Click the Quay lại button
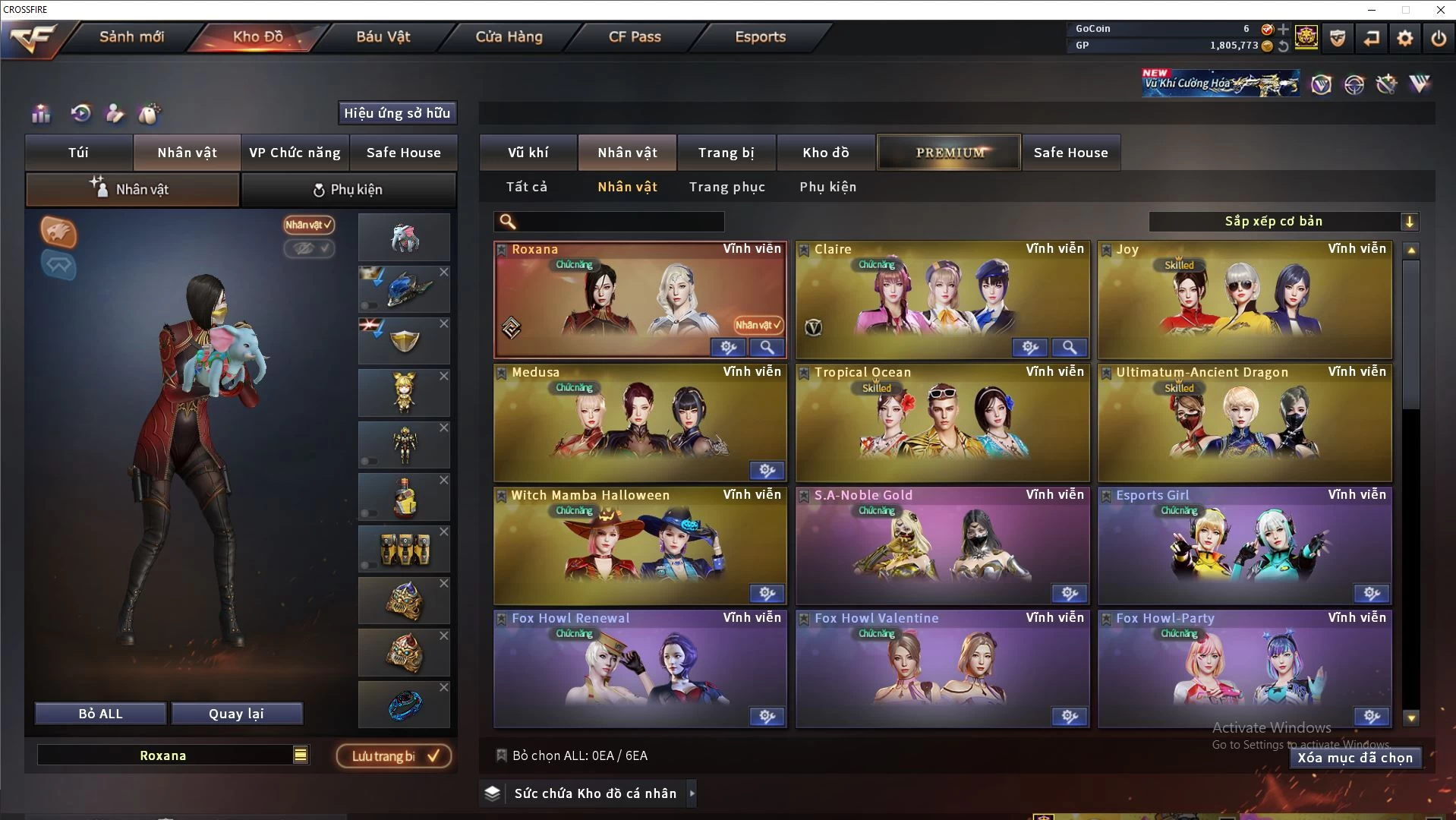Image resolution: width=1456 pixels, height=820 pixels. [236, 714]
